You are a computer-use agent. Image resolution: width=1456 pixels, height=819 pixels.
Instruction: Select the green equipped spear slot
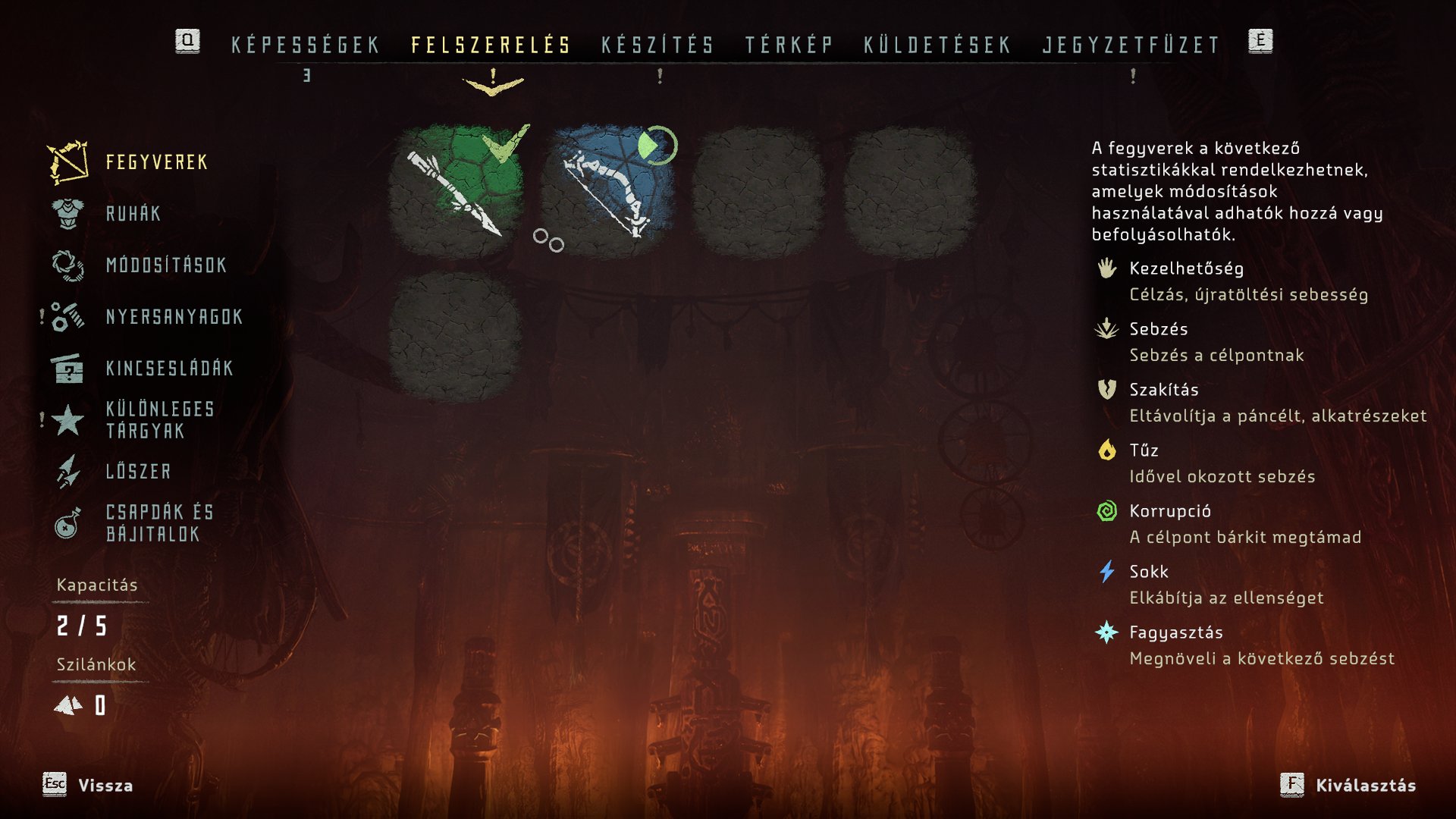point(455,190)
